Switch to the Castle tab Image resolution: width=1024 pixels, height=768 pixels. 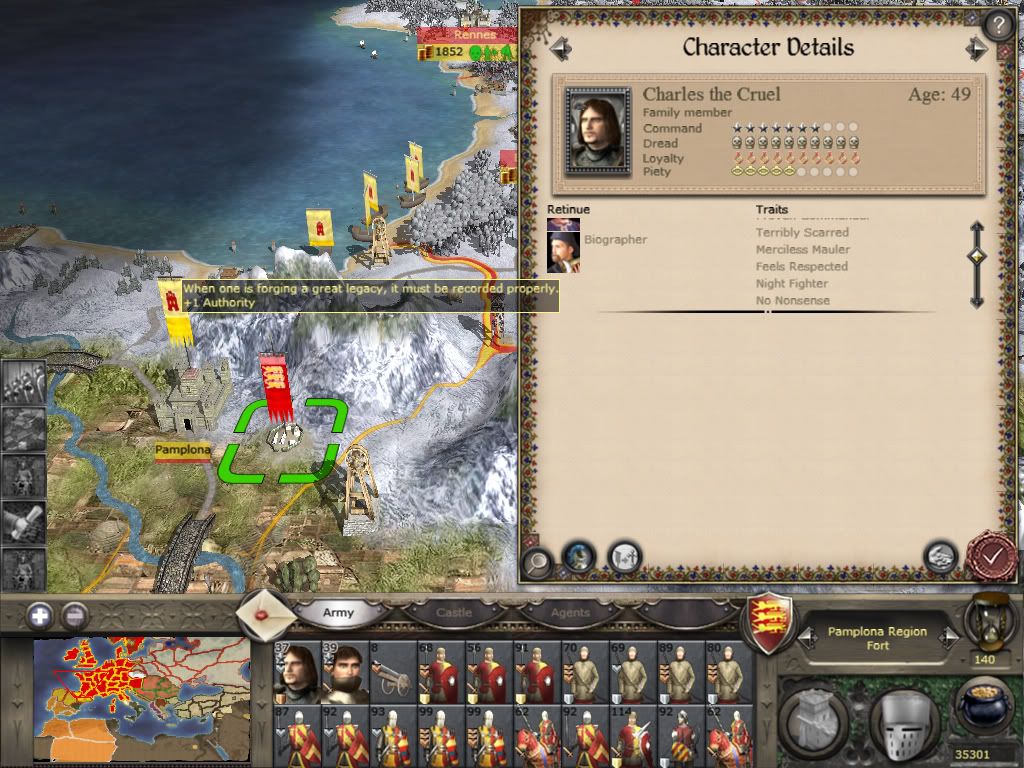tap(453, 612)
